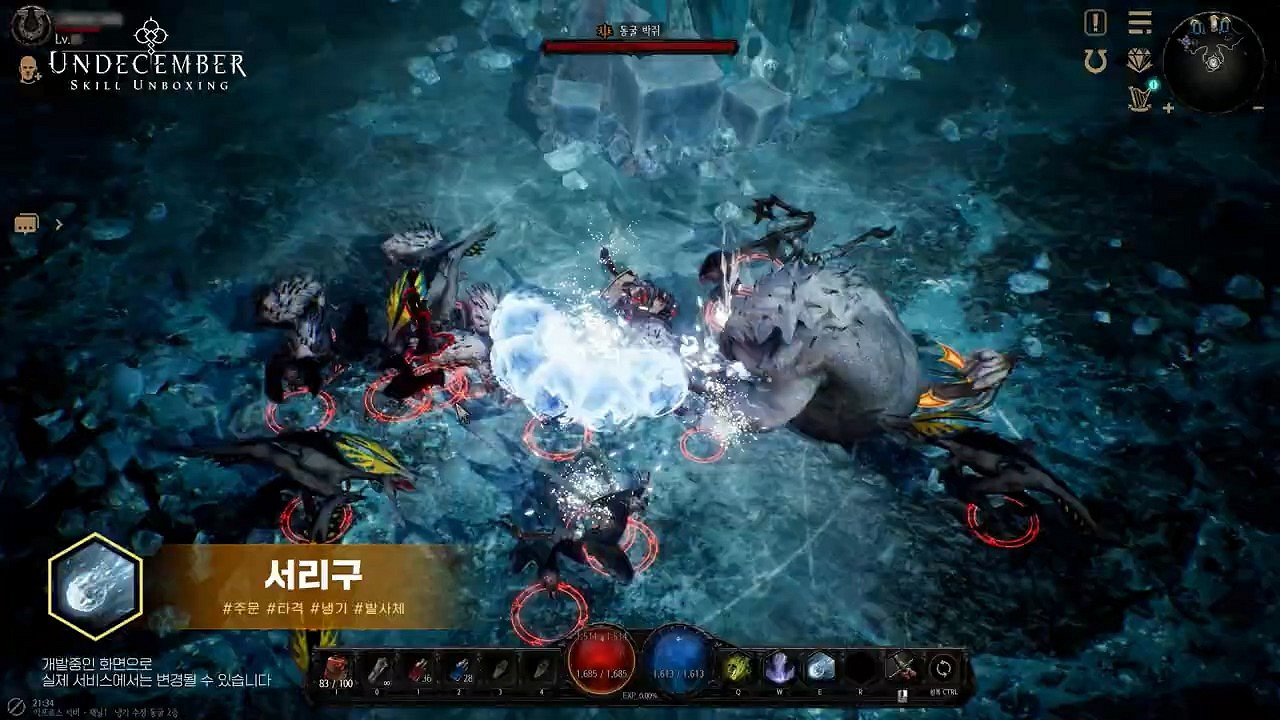Viewport: 1280px width, 720px height.
Task: Zoom in the minimap with the plus button
Action: tap(1168, 108)
